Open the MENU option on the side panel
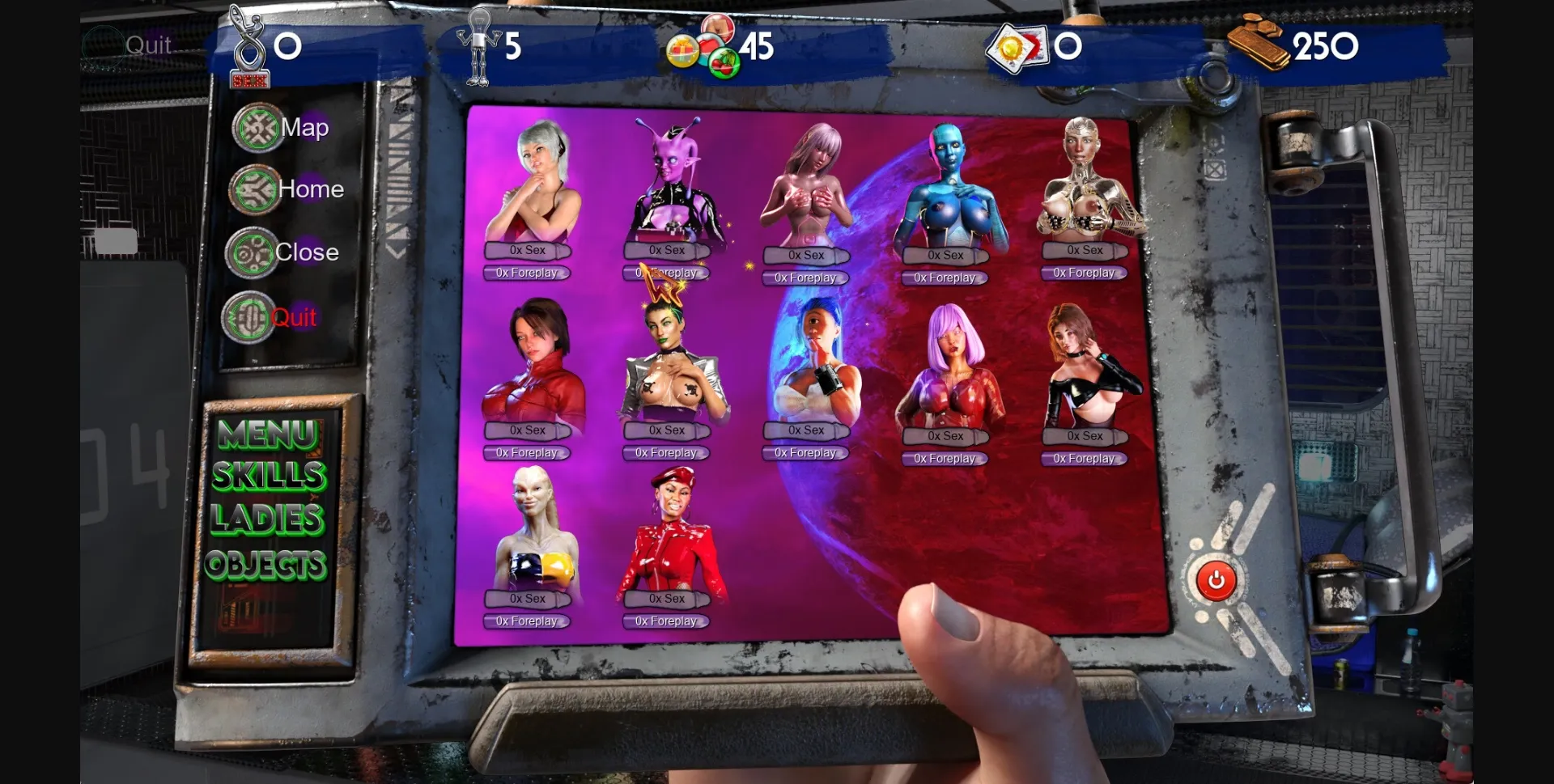Screen dimensions: 1554x784 tap(268, 434)
